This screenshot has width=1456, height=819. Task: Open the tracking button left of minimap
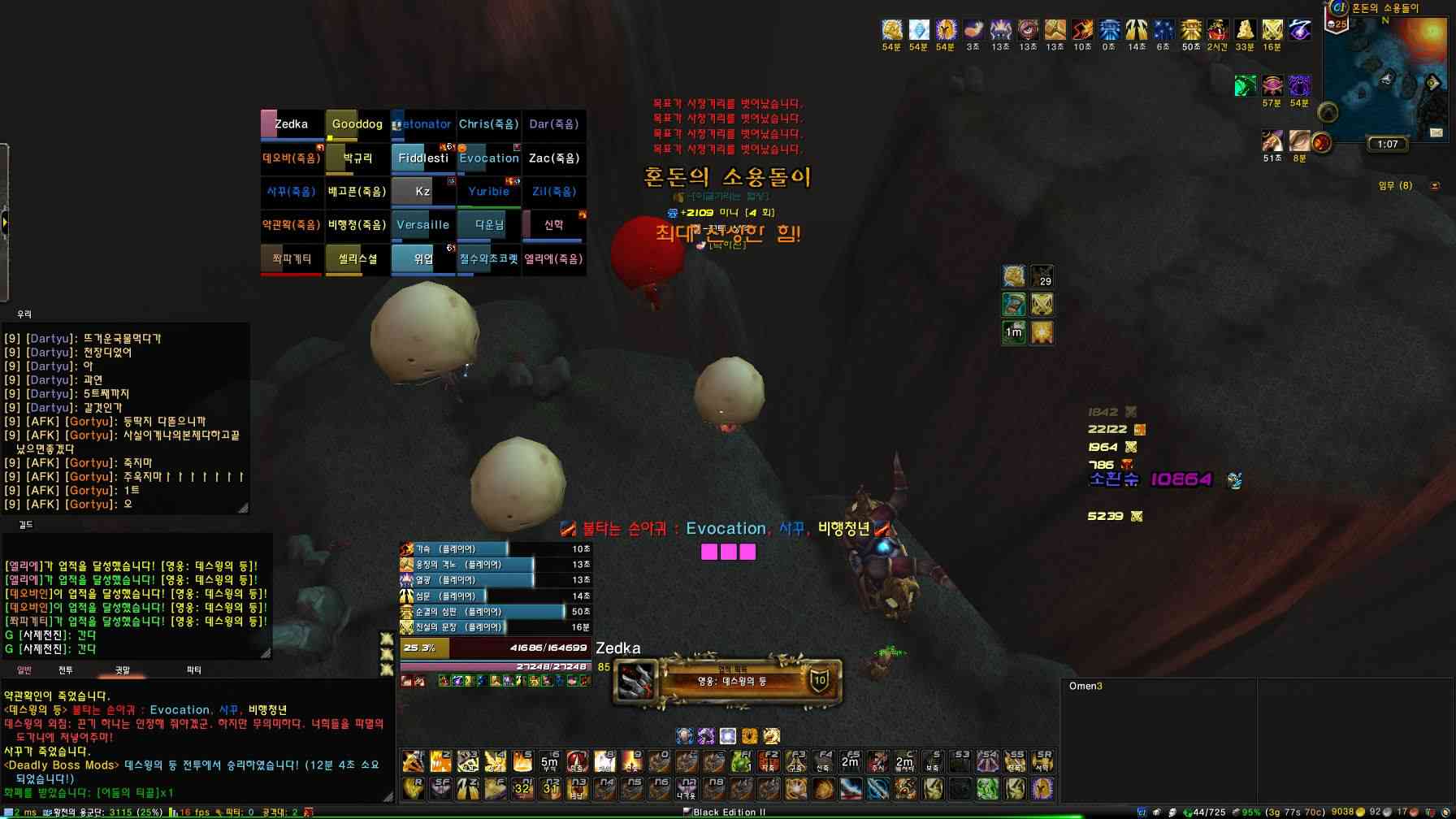[x=1328, y=111]
